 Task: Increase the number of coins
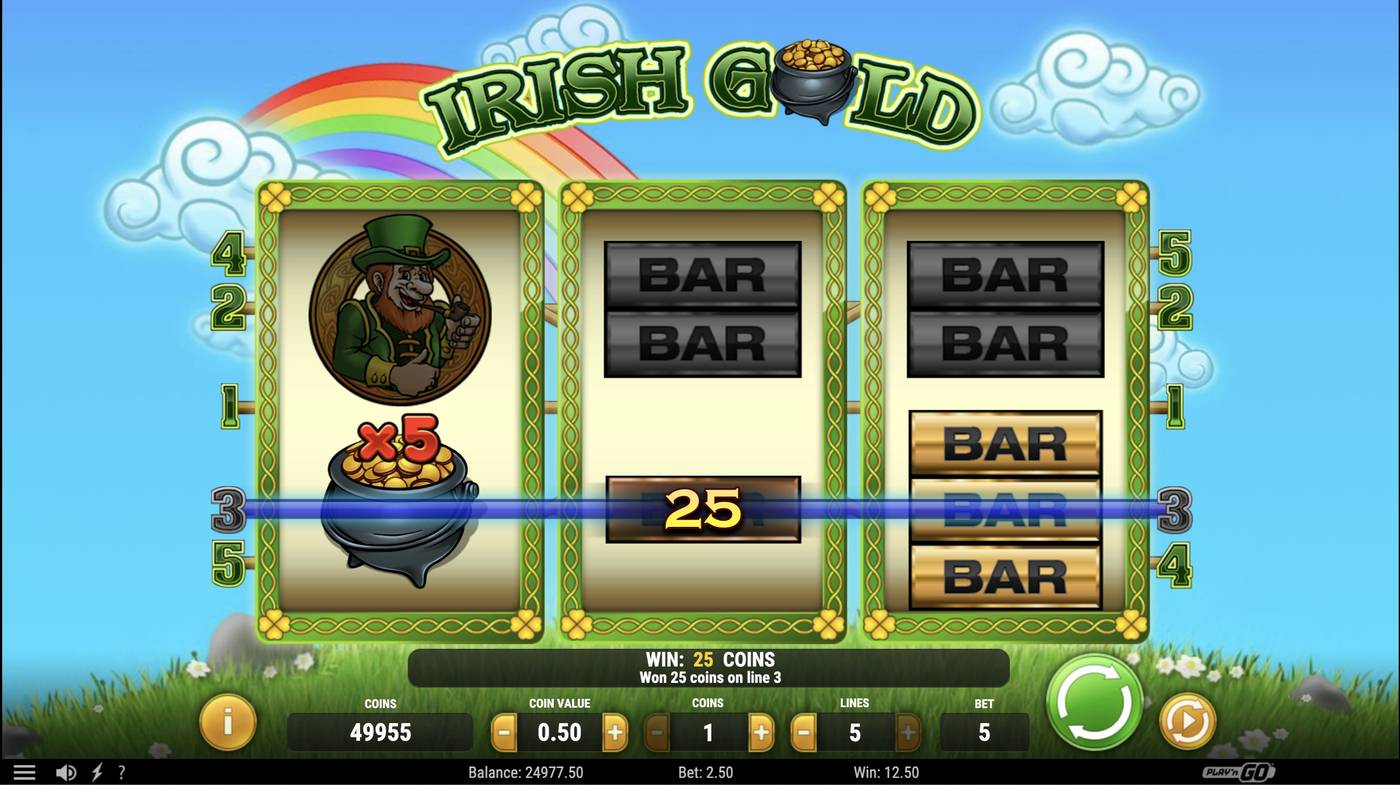761,731
